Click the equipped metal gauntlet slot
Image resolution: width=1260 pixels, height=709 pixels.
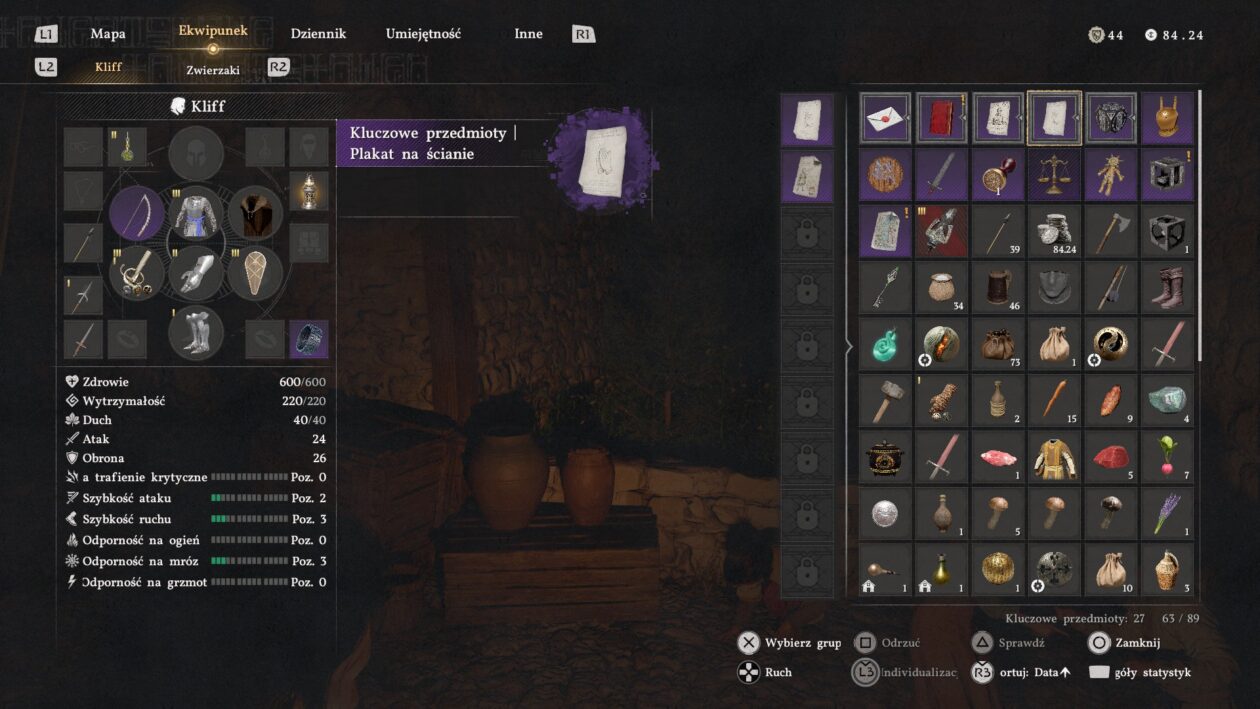196,273
